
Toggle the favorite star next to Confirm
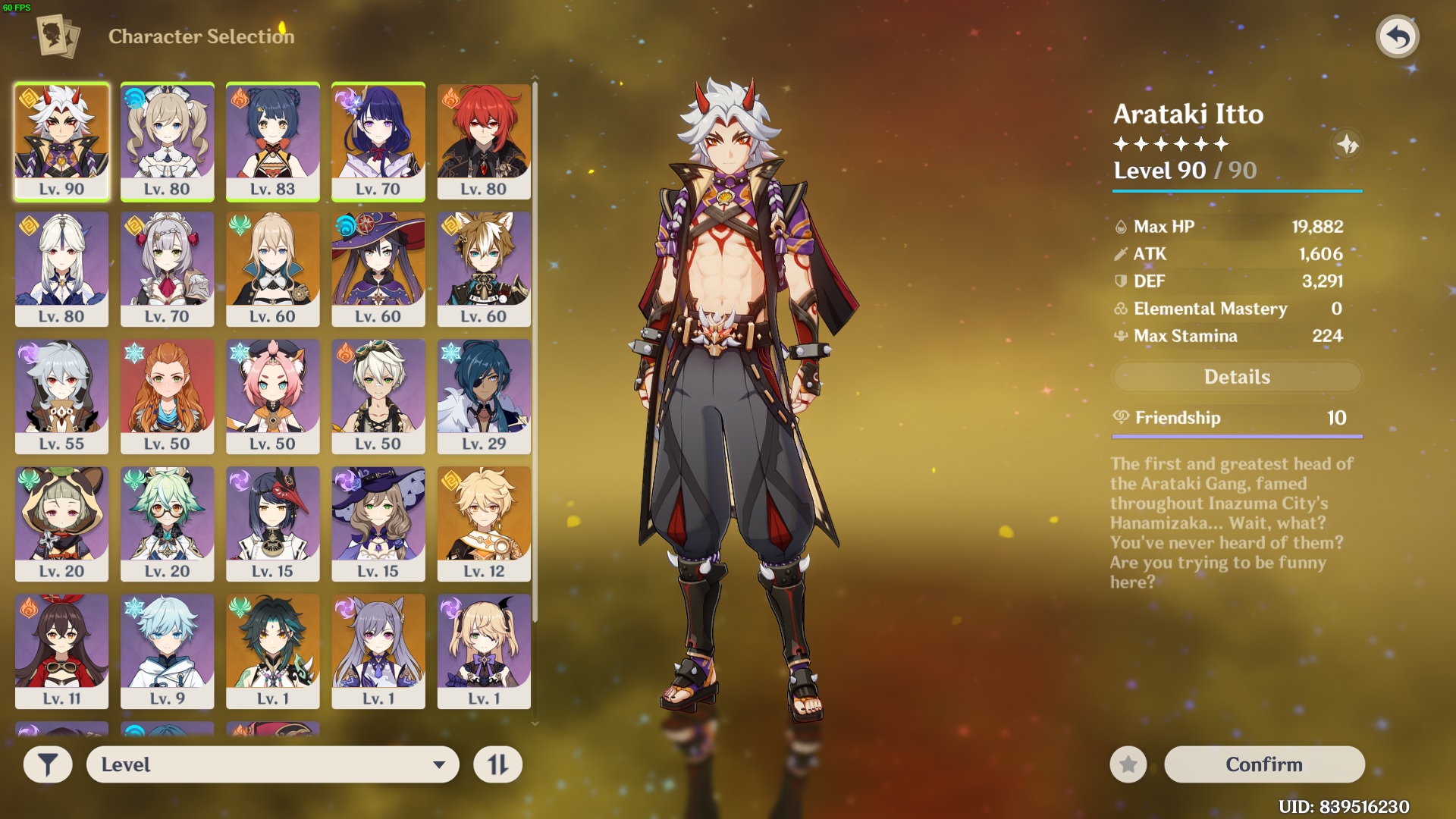pos(1128,764)
